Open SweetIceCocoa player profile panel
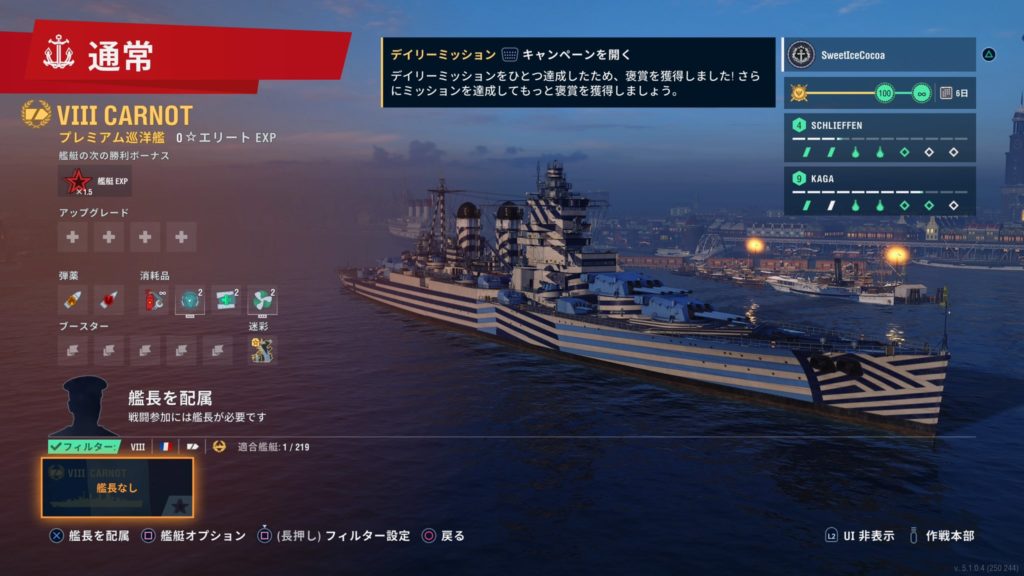This screenshot has width=1024, height=576. (x=879, y=54)
